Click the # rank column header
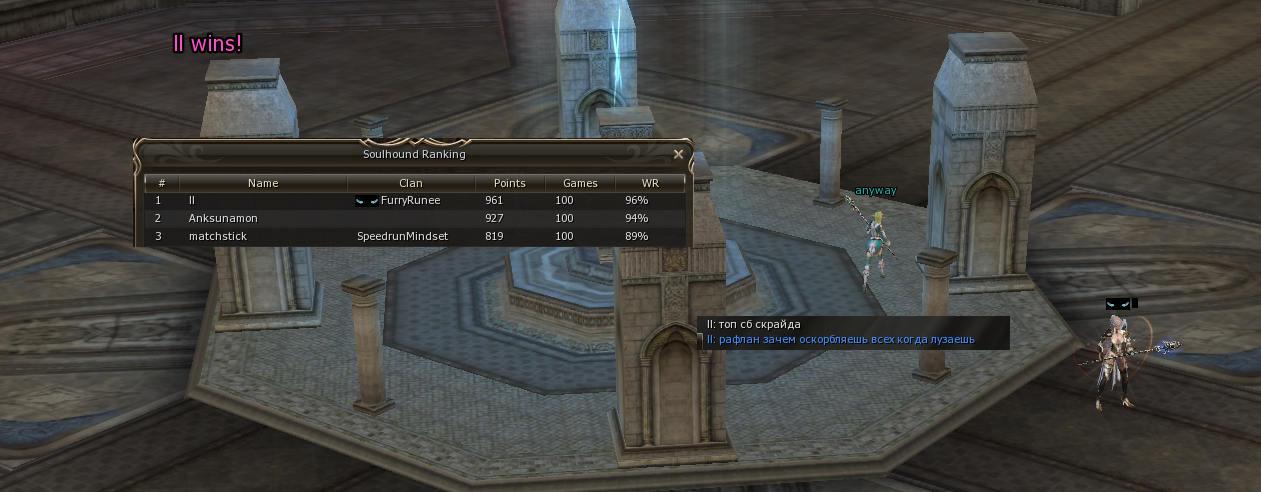1261x492 pixels. click(x=161, y=183)
